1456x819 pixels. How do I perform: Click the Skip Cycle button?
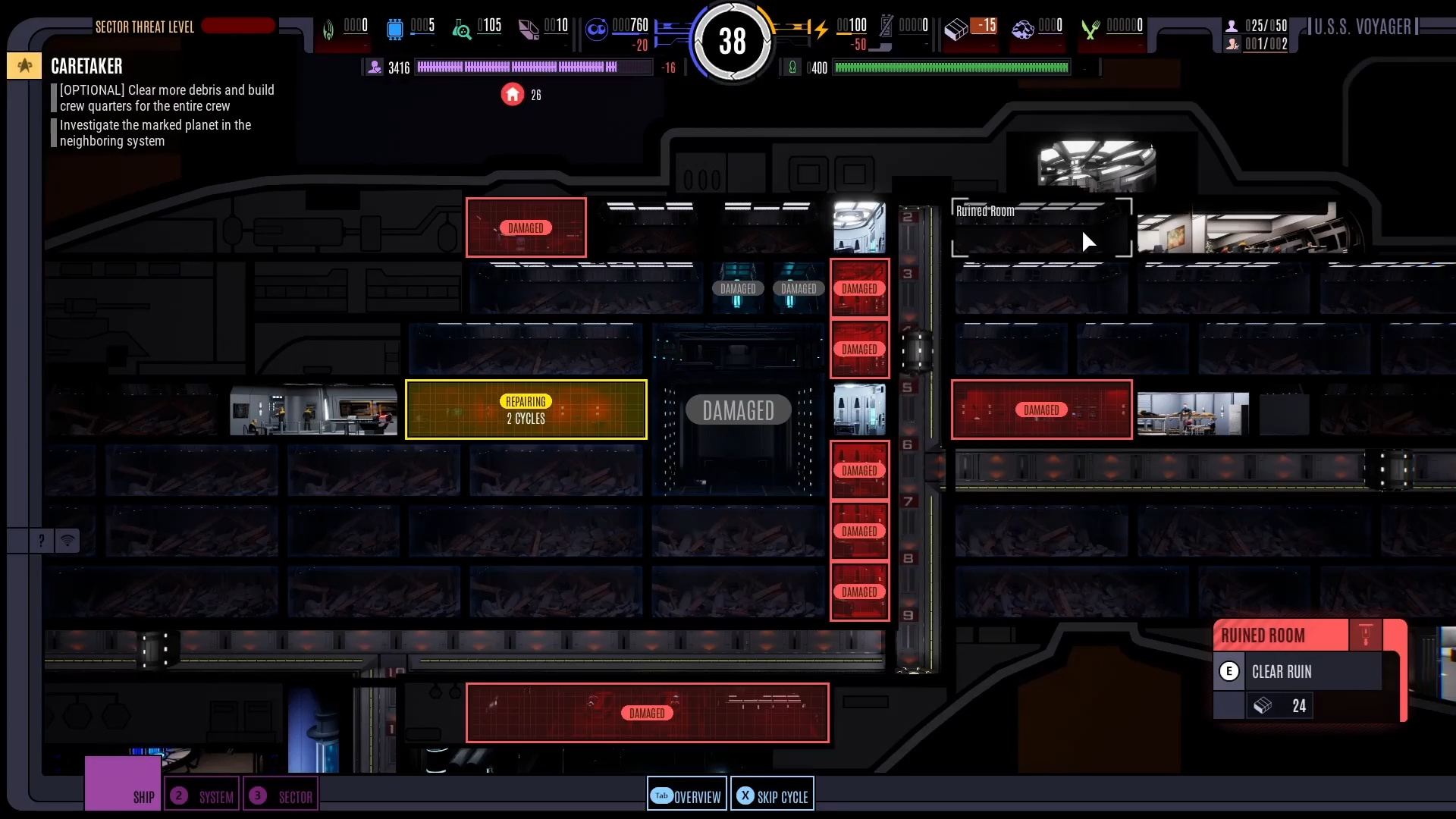772,795
